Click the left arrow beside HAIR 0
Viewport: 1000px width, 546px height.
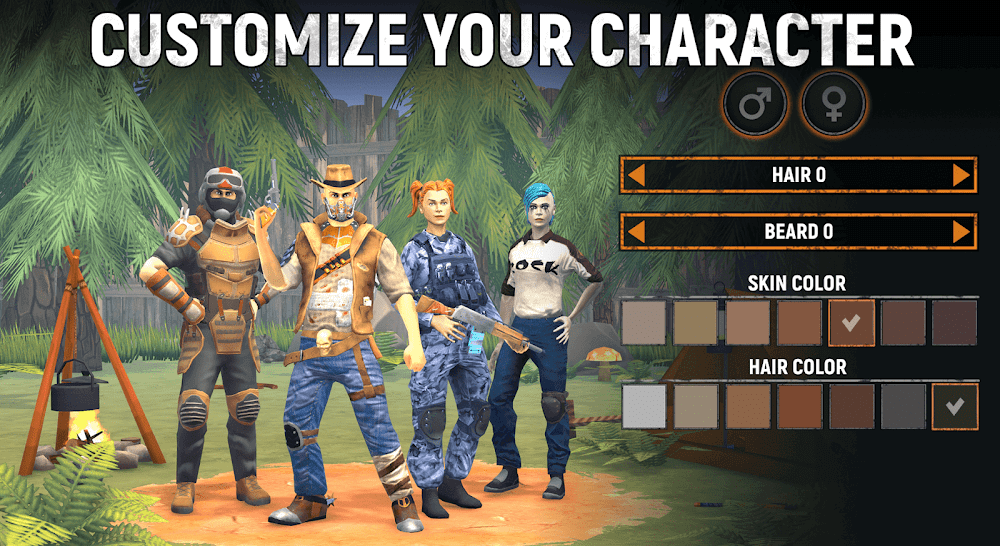coord(635,175)
